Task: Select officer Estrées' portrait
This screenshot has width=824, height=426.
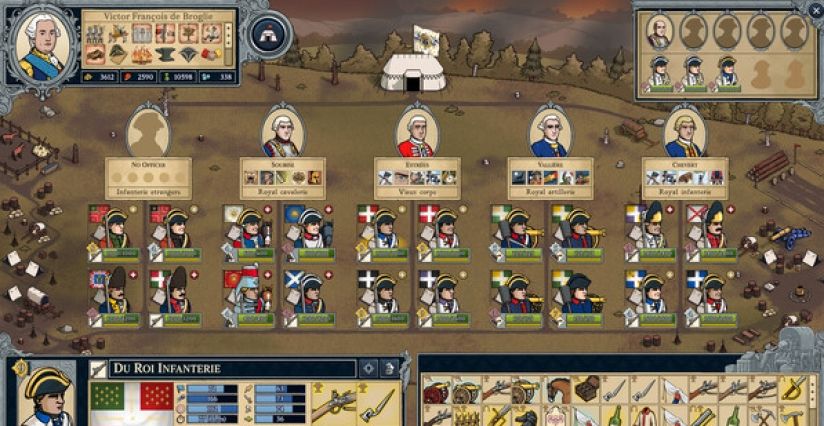Action: pos(416,133)
